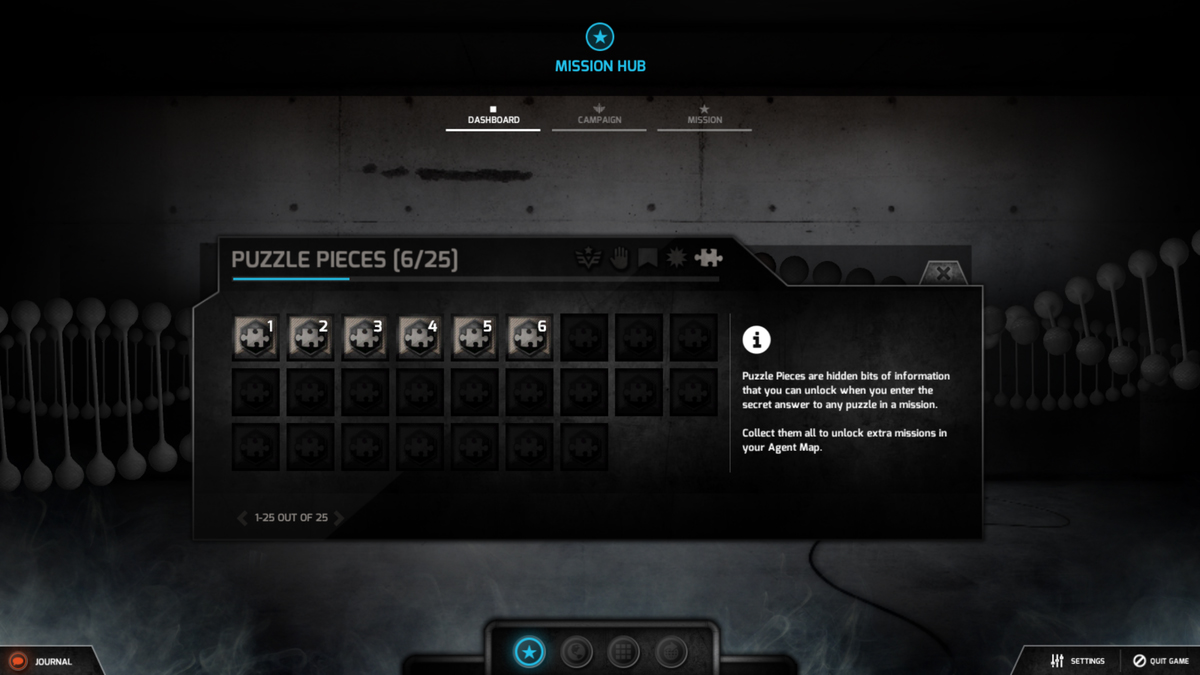The width and height of the screenshot is (1200, 675).
Task: Switch to the hand icon category
Action: (x=619, y=259)
